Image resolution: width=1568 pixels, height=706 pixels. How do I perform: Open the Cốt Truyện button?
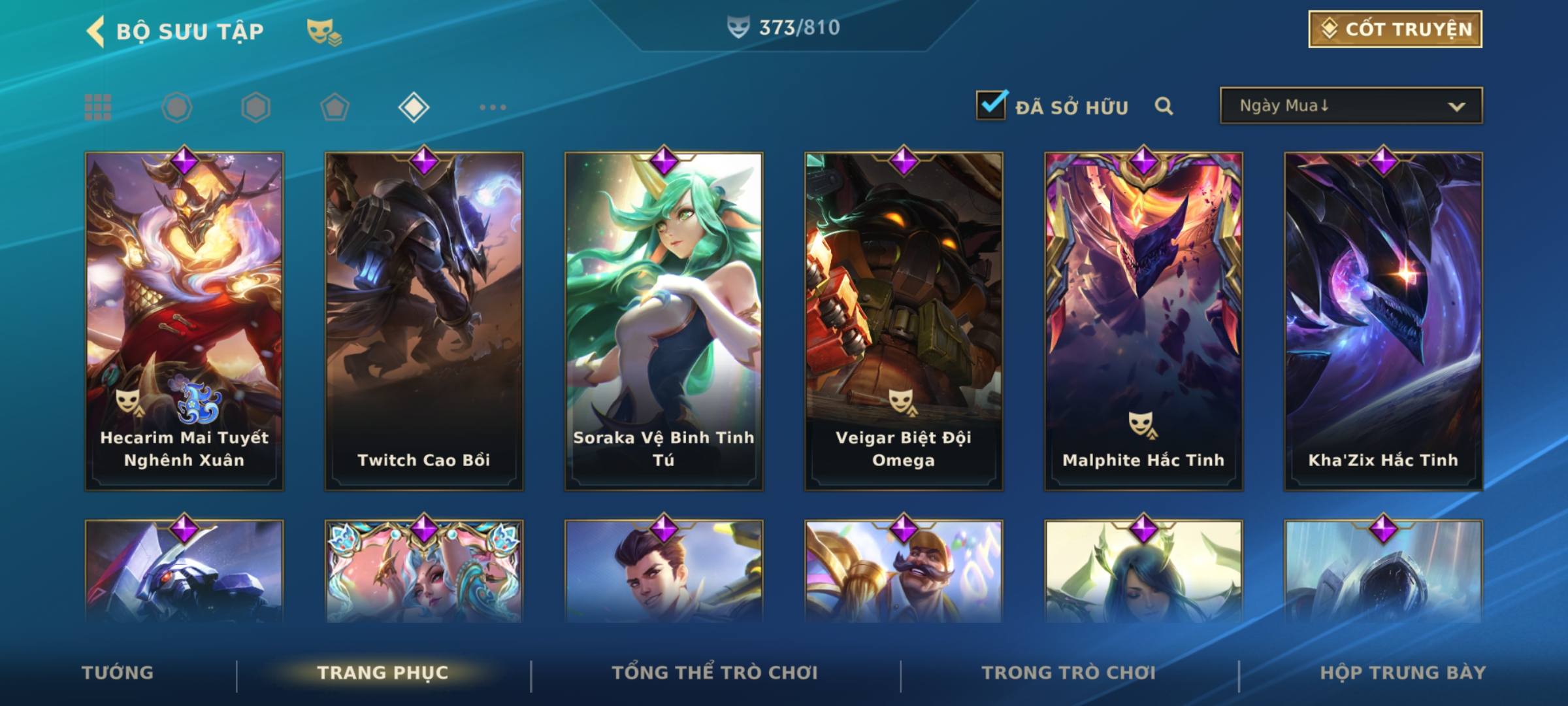point(1395,29)
